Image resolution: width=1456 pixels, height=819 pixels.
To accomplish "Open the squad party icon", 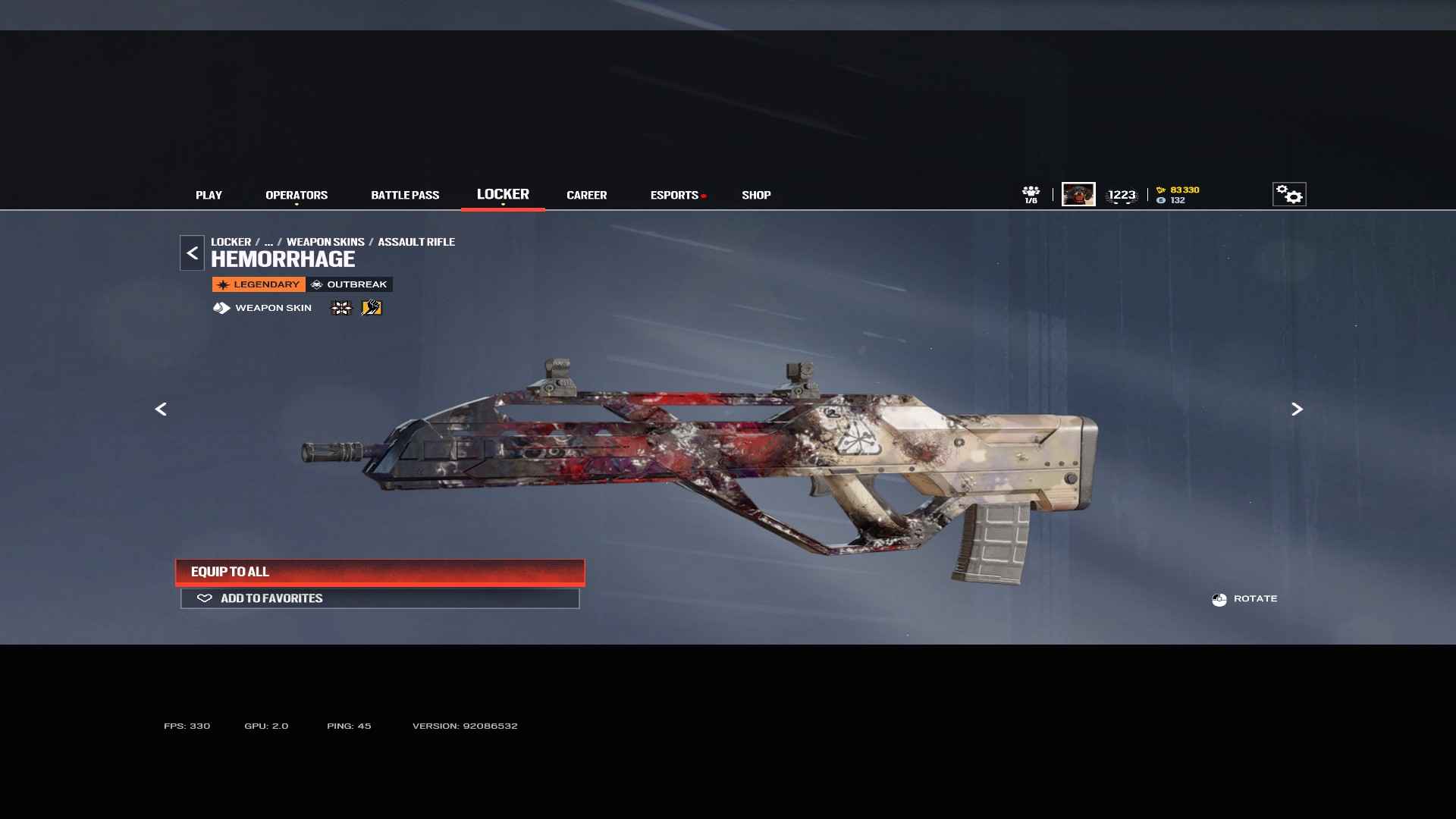I will [1031, 194].
